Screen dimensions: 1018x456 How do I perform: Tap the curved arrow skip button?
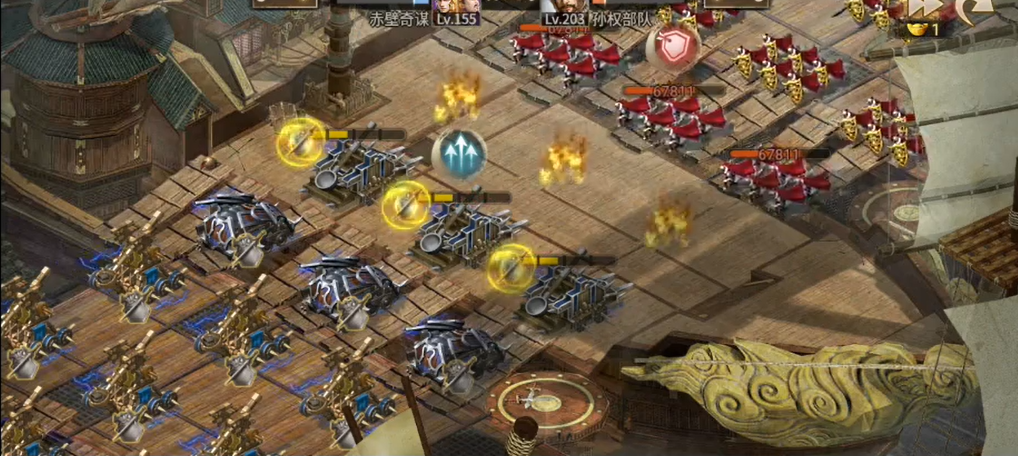pos(971,10)
